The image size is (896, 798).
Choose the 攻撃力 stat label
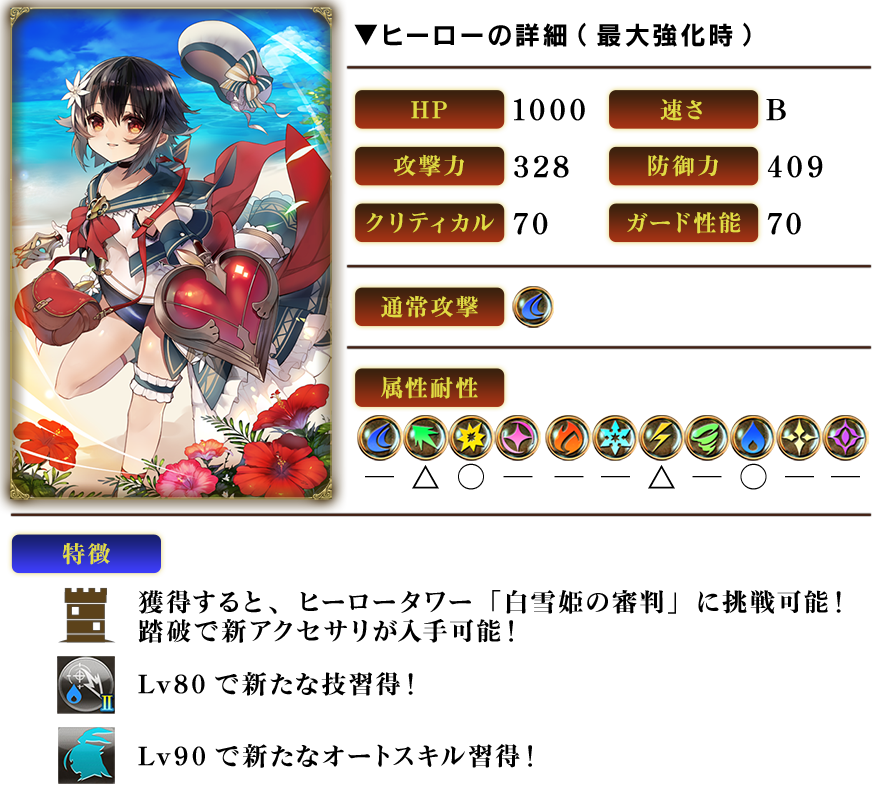[x=429, y=166]
